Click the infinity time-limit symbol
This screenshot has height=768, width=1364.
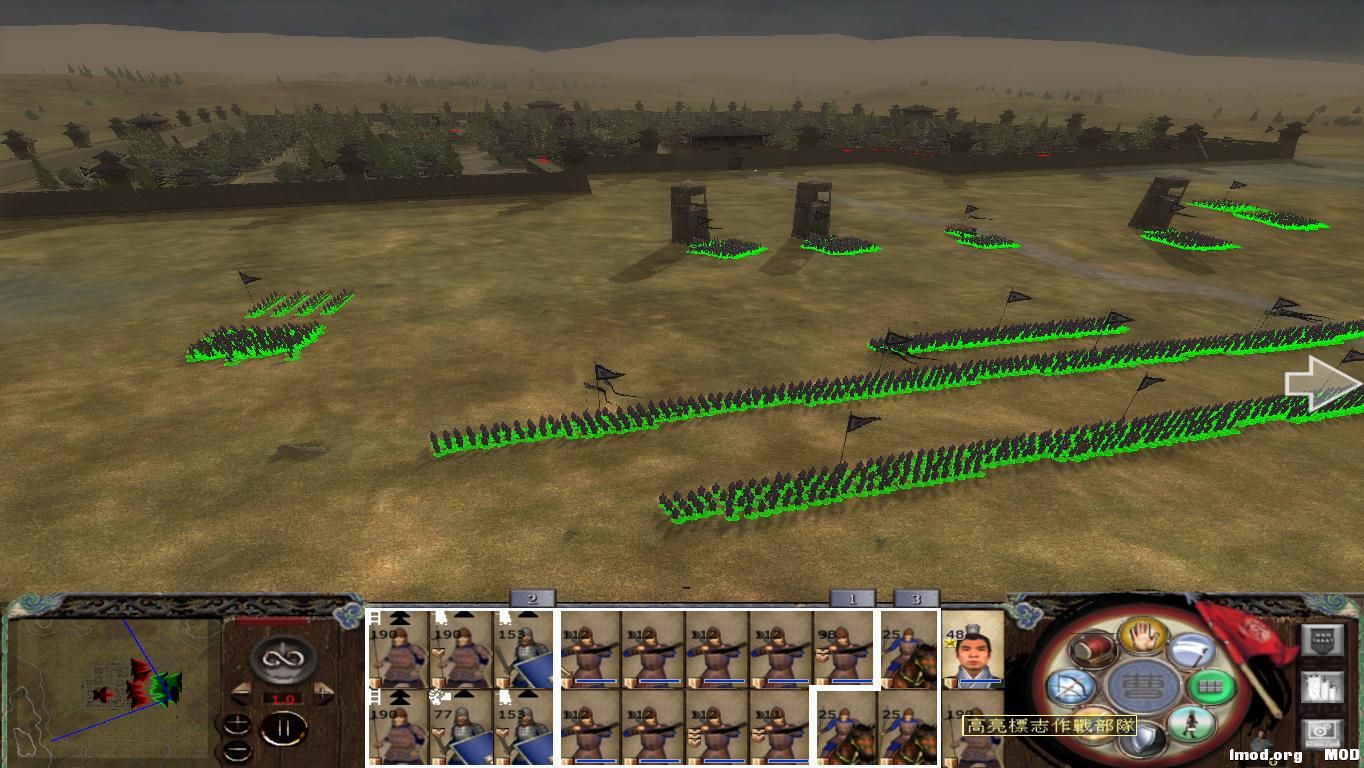coord(281,657)
